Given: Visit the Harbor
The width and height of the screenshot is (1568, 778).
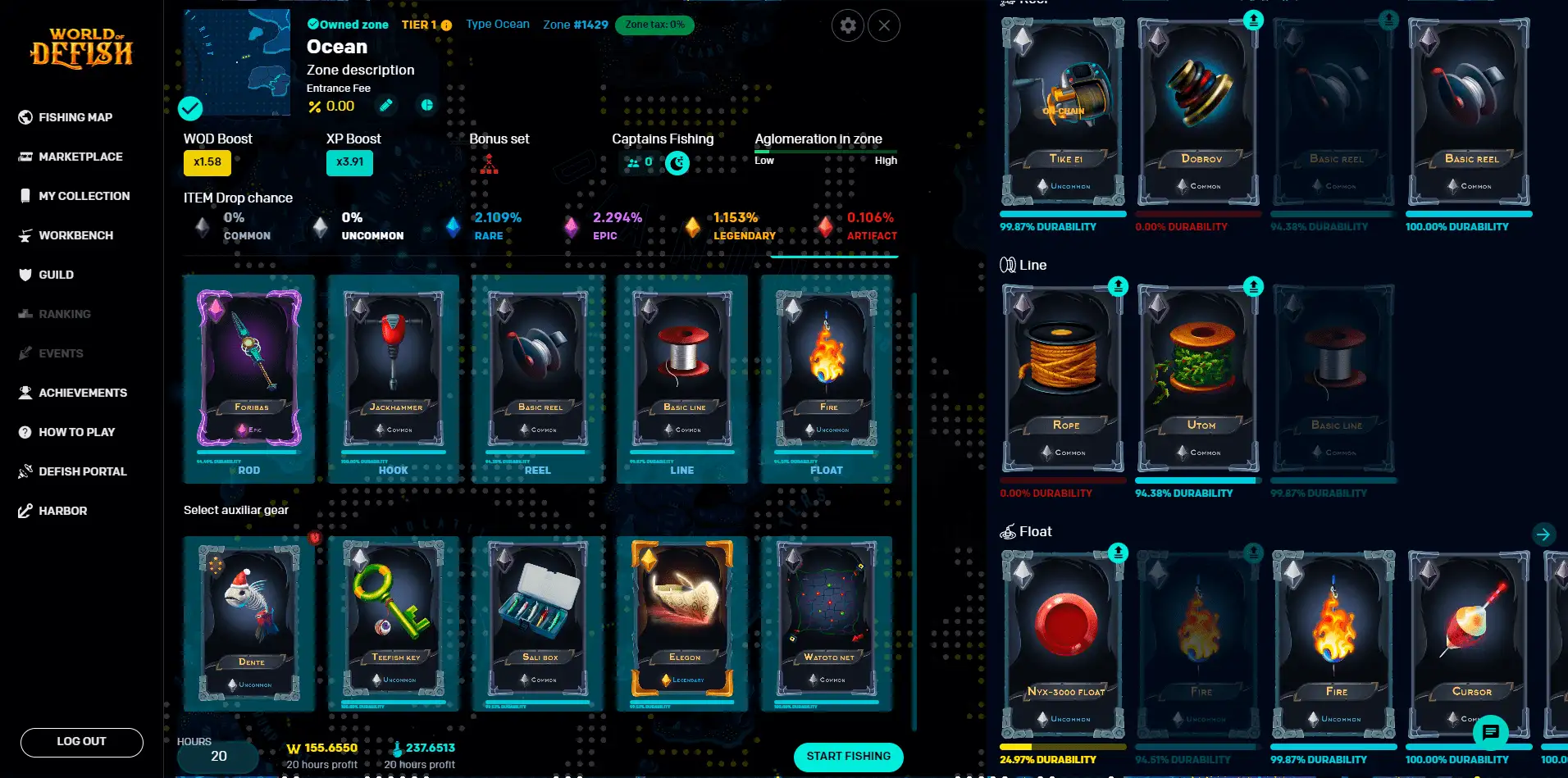Looking at the screenshot, I should 62,511.
